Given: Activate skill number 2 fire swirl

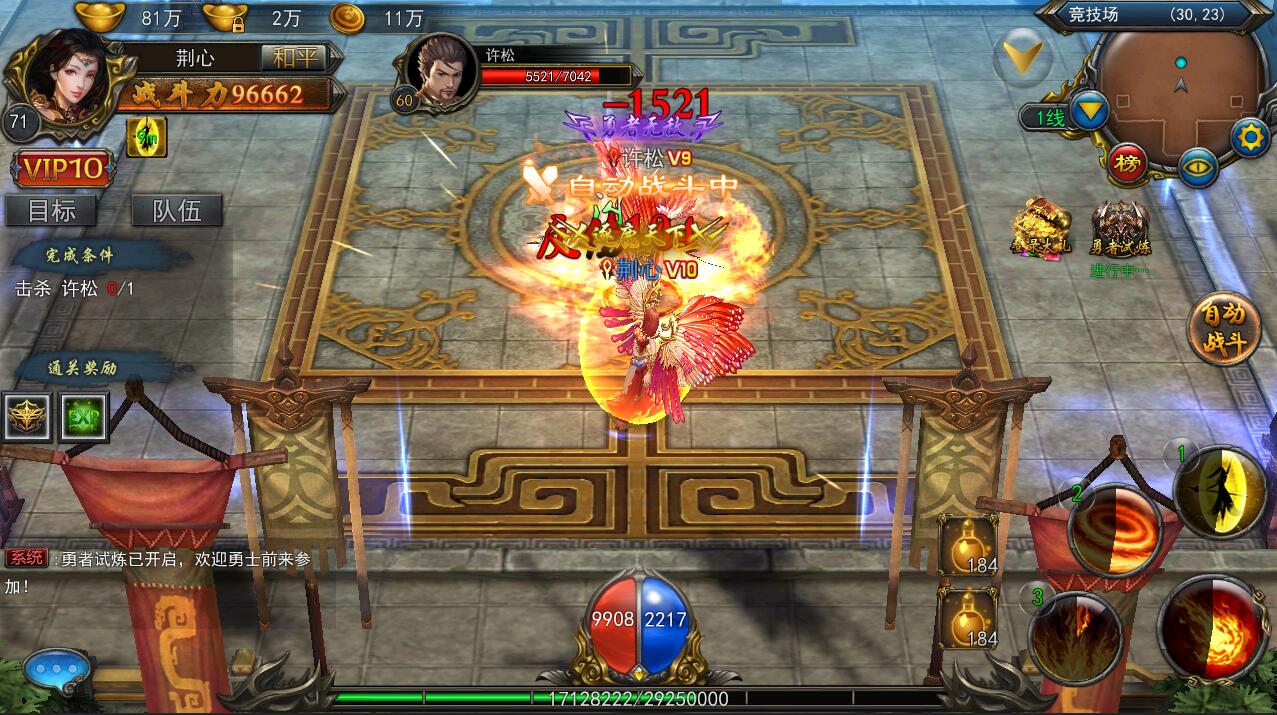Looking at the screenshot, I should 1115,529.
